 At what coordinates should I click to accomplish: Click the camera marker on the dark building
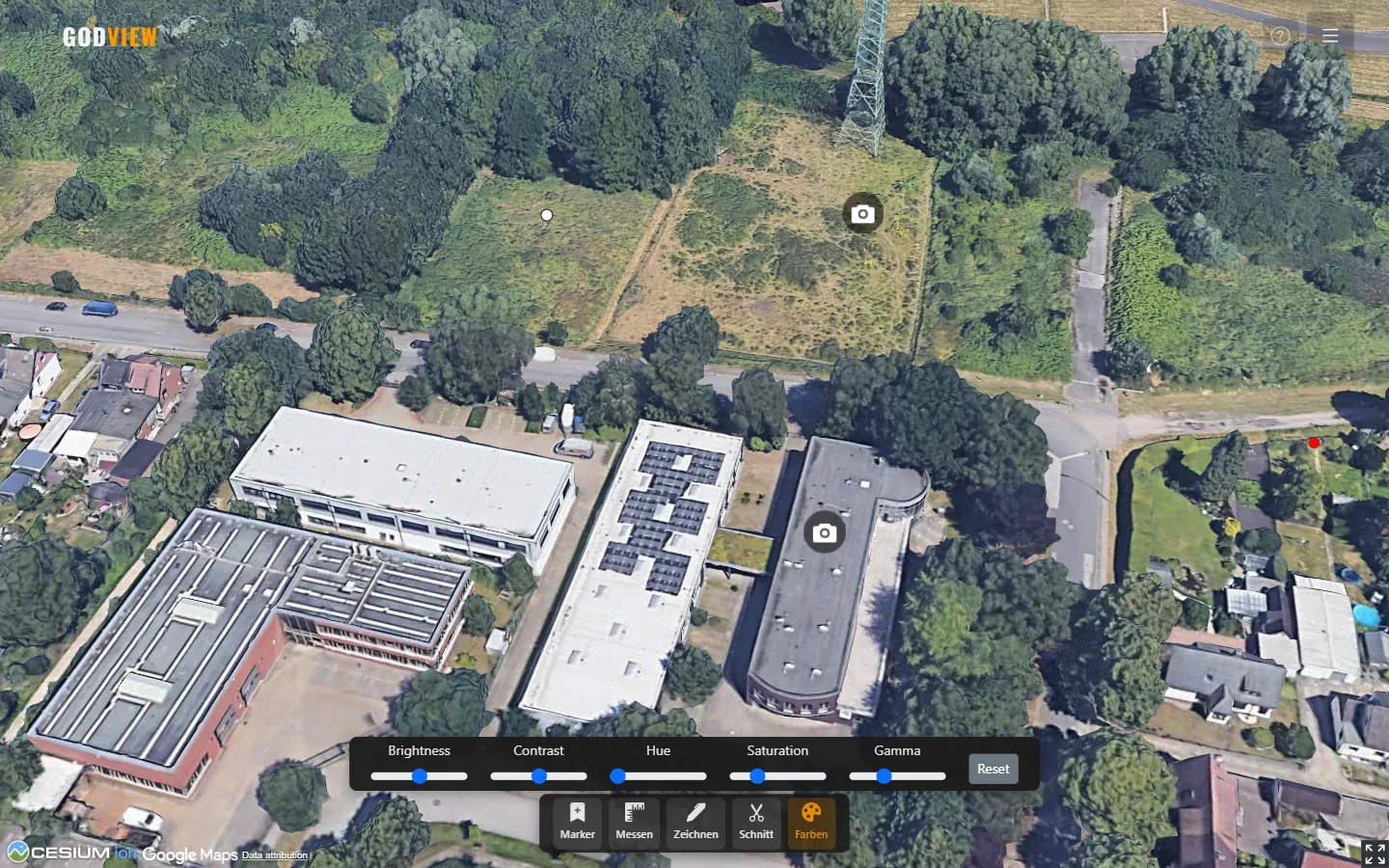click(x=825, y=531)
